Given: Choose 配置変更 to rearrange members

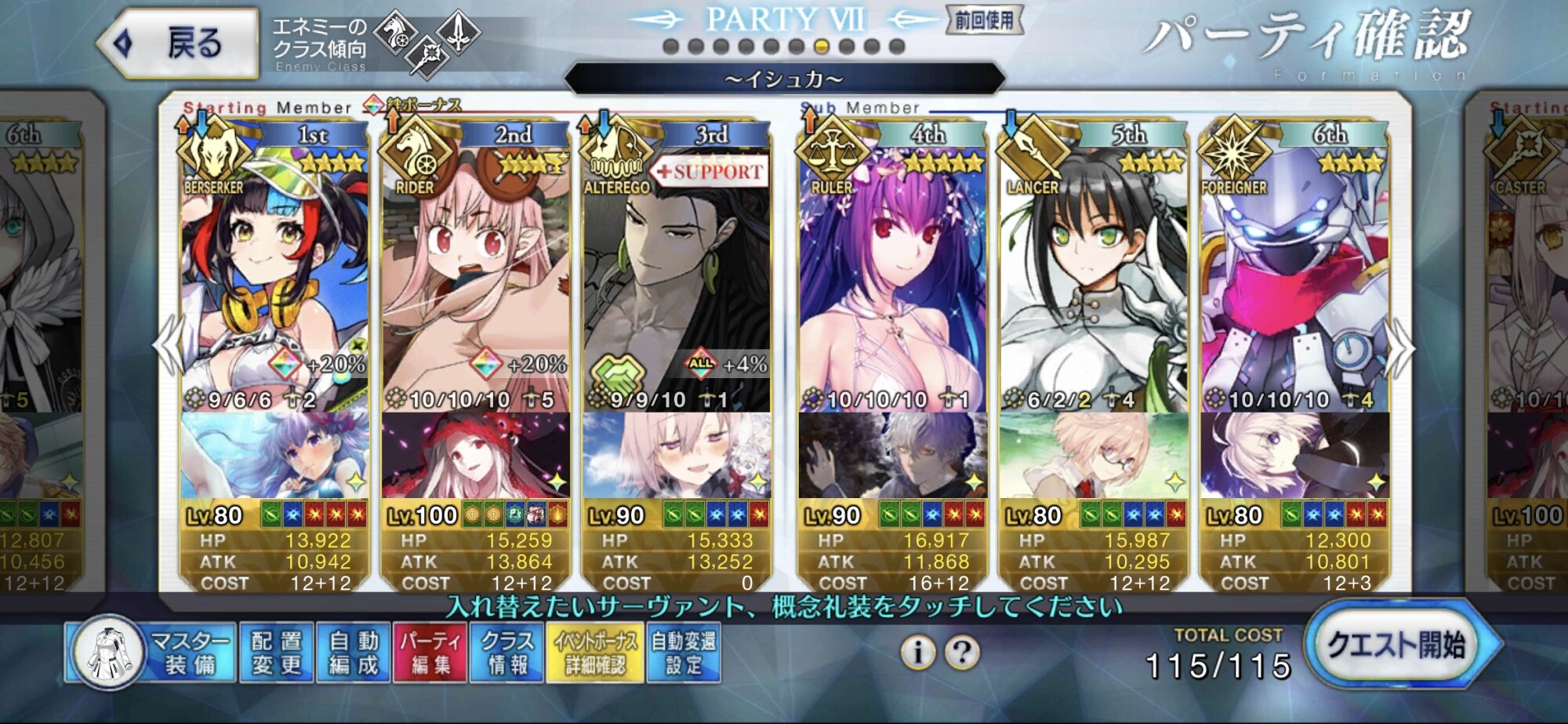Looking at the screenshot, I should [x=276, y=653].
